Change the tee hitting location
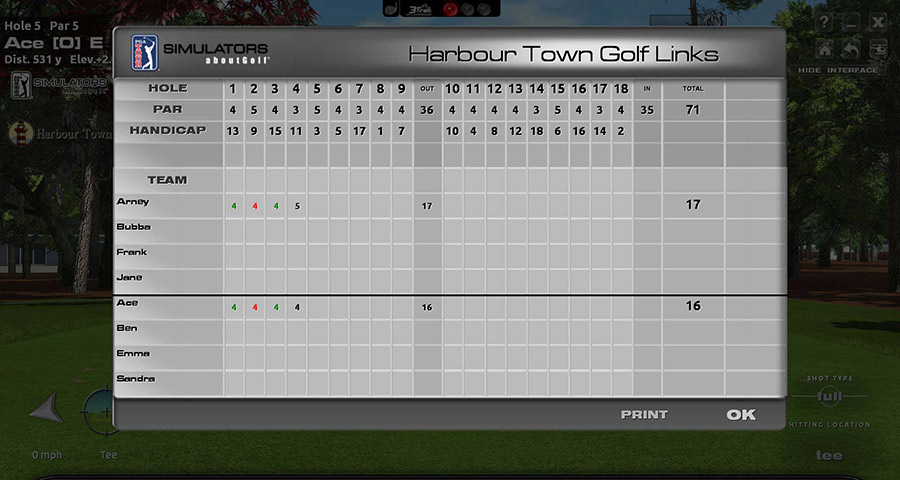900x480 pixels. (828, 455)
